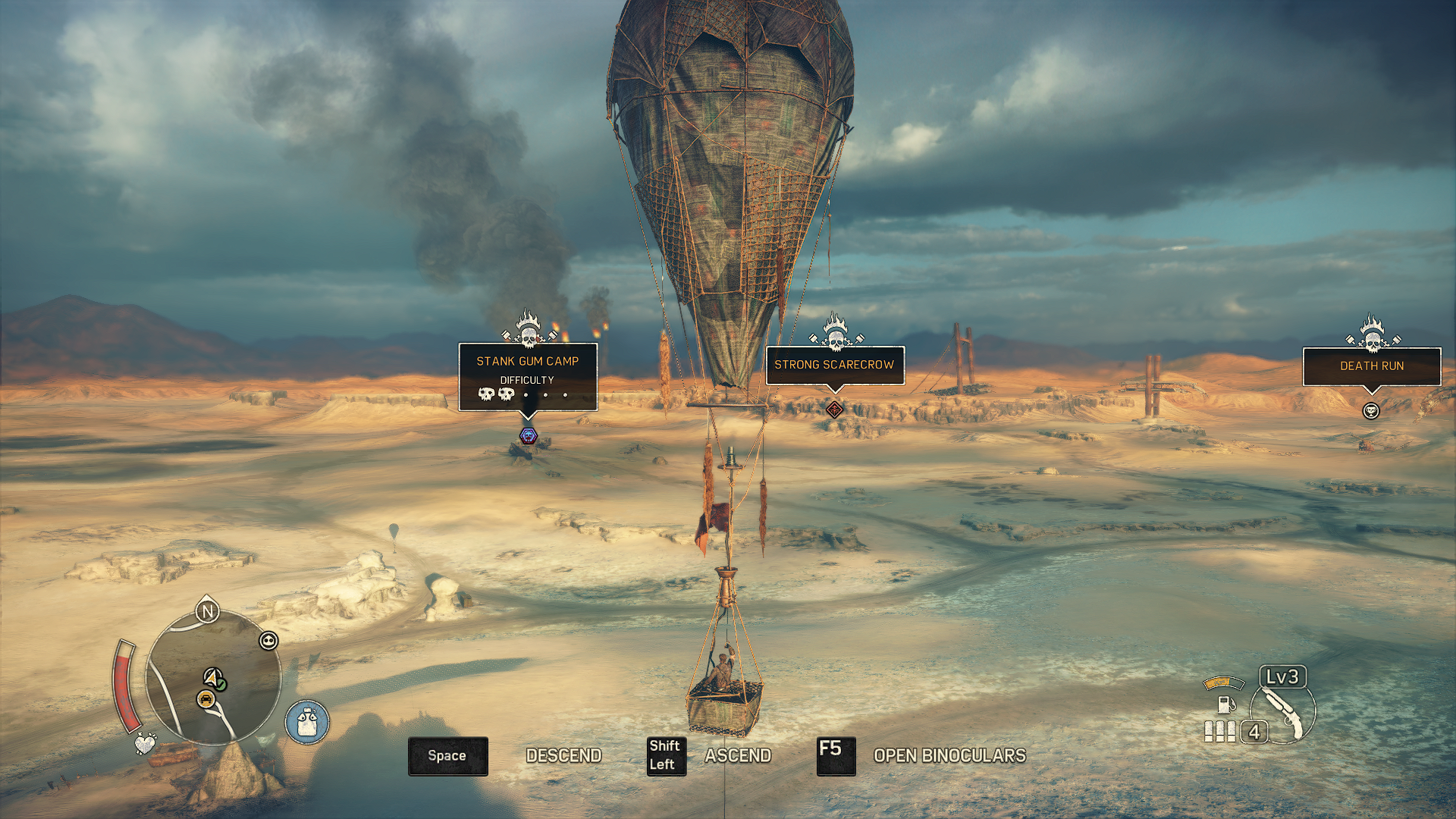Image resolution: width=1456 pixels, height=819 pixels.
Task: Click the yellow car marker on the minimap
Action: coord(206,699)
